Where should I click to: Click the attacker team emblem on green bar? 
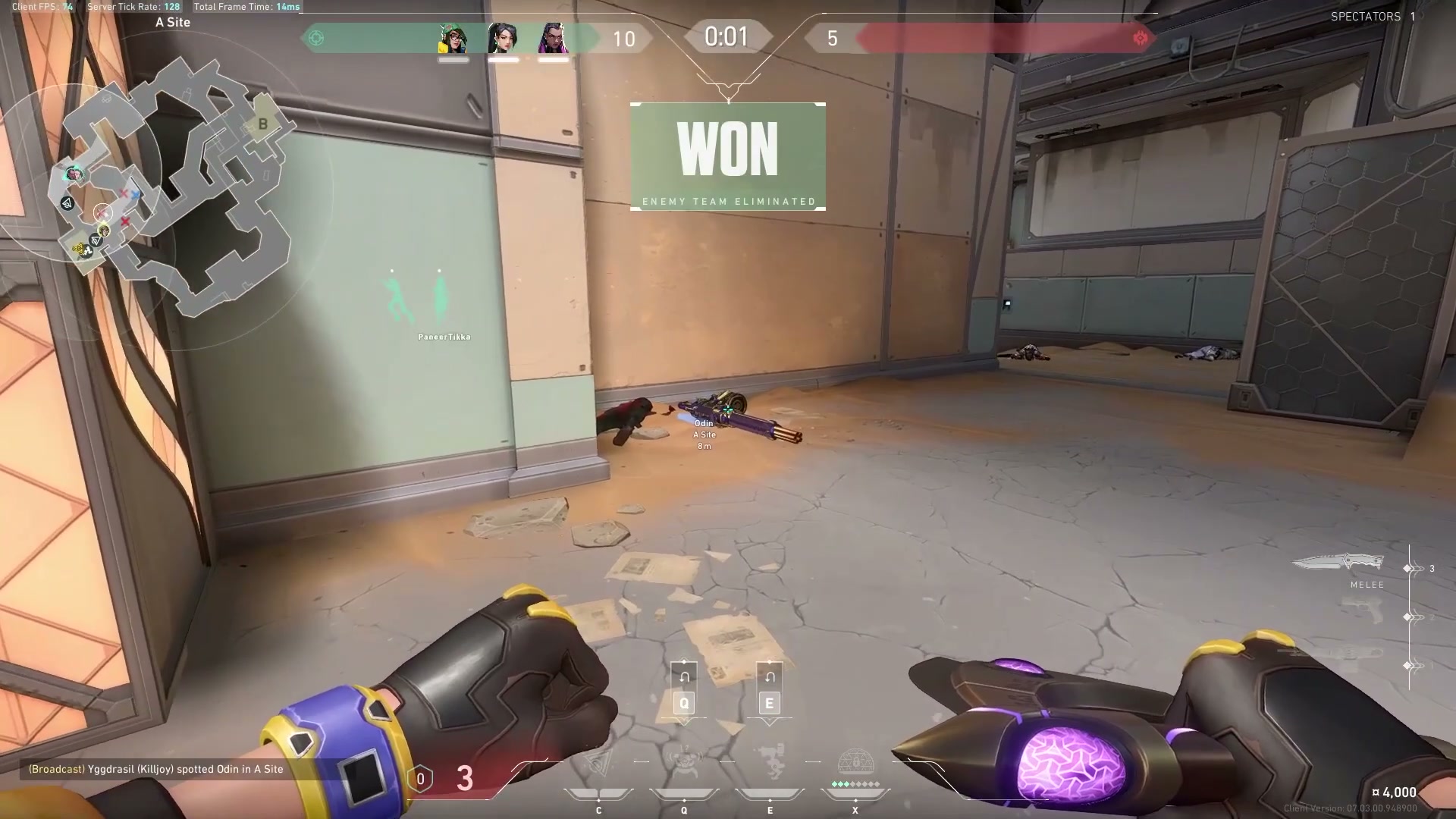click(317, 38)
